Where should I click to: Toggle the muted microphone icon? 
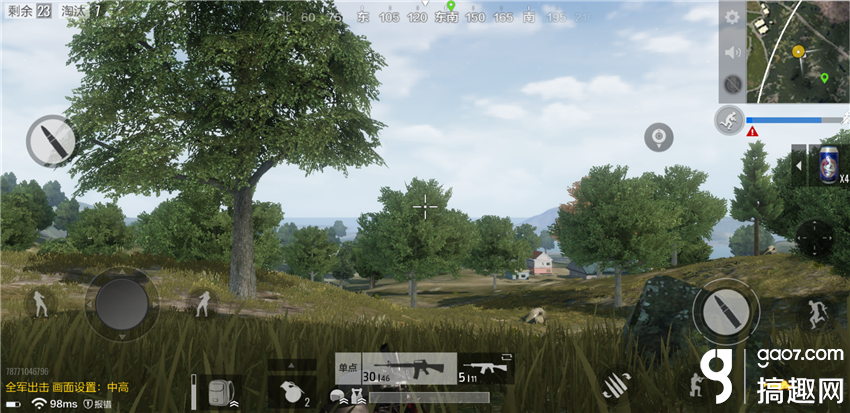click(x=732, y=84)
